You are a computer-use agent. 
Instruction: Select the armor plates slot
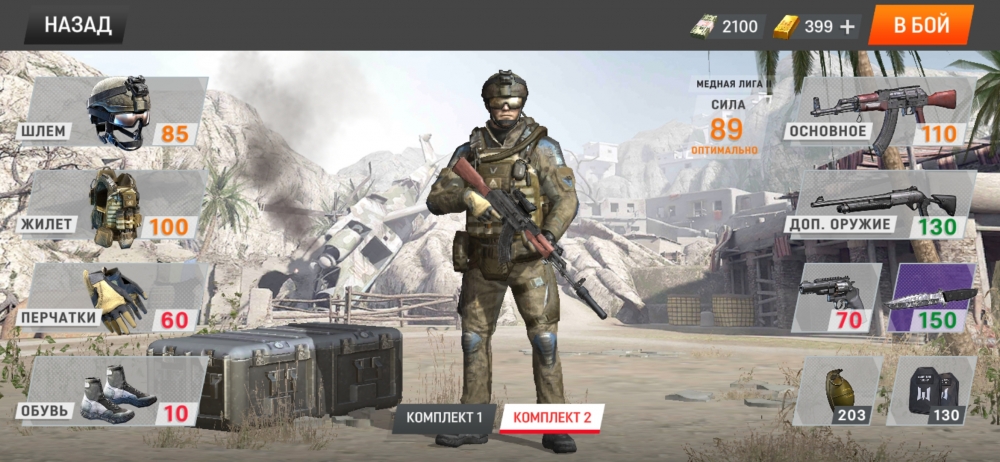931,391
